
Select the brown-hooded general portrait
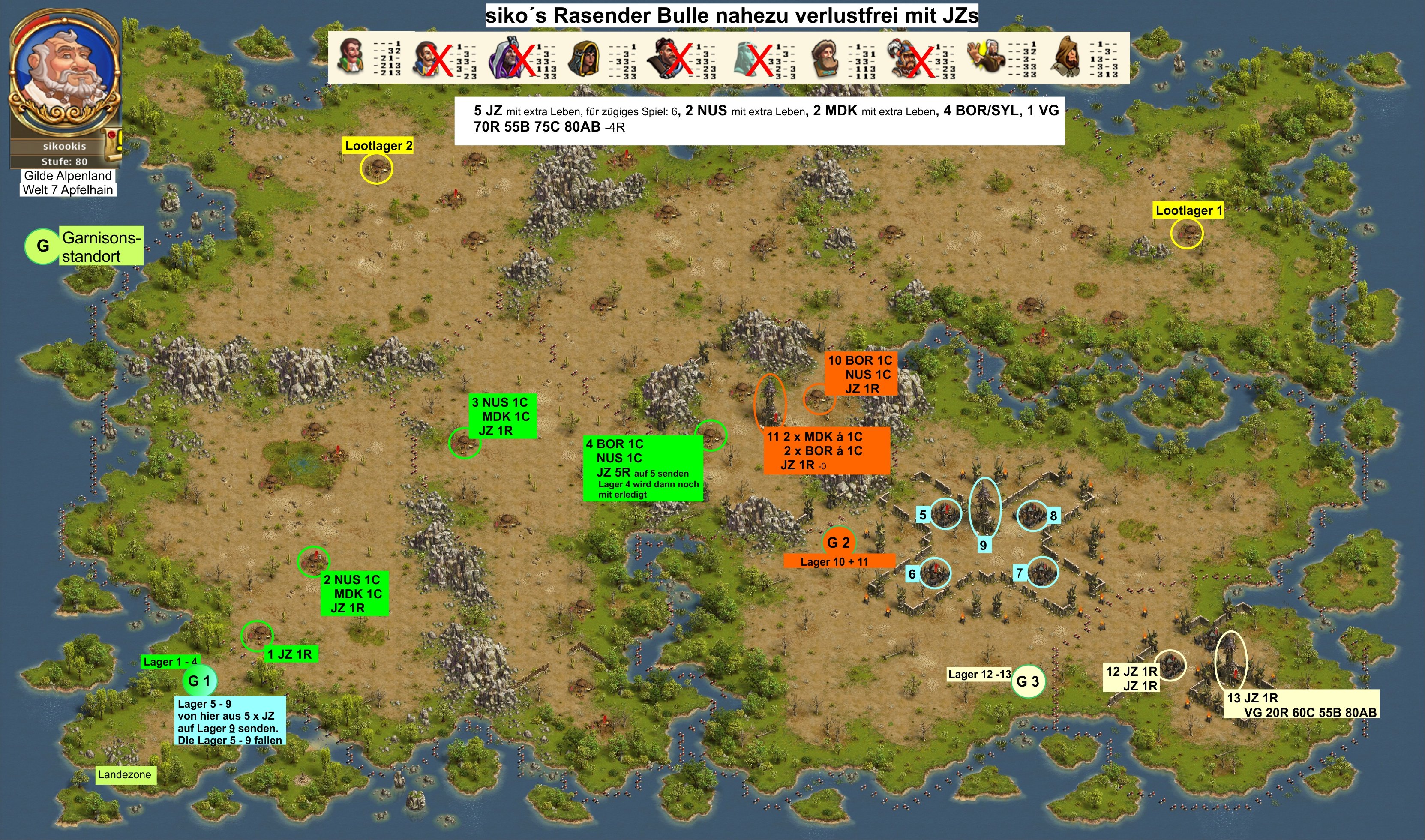[x=1066, y=57]
